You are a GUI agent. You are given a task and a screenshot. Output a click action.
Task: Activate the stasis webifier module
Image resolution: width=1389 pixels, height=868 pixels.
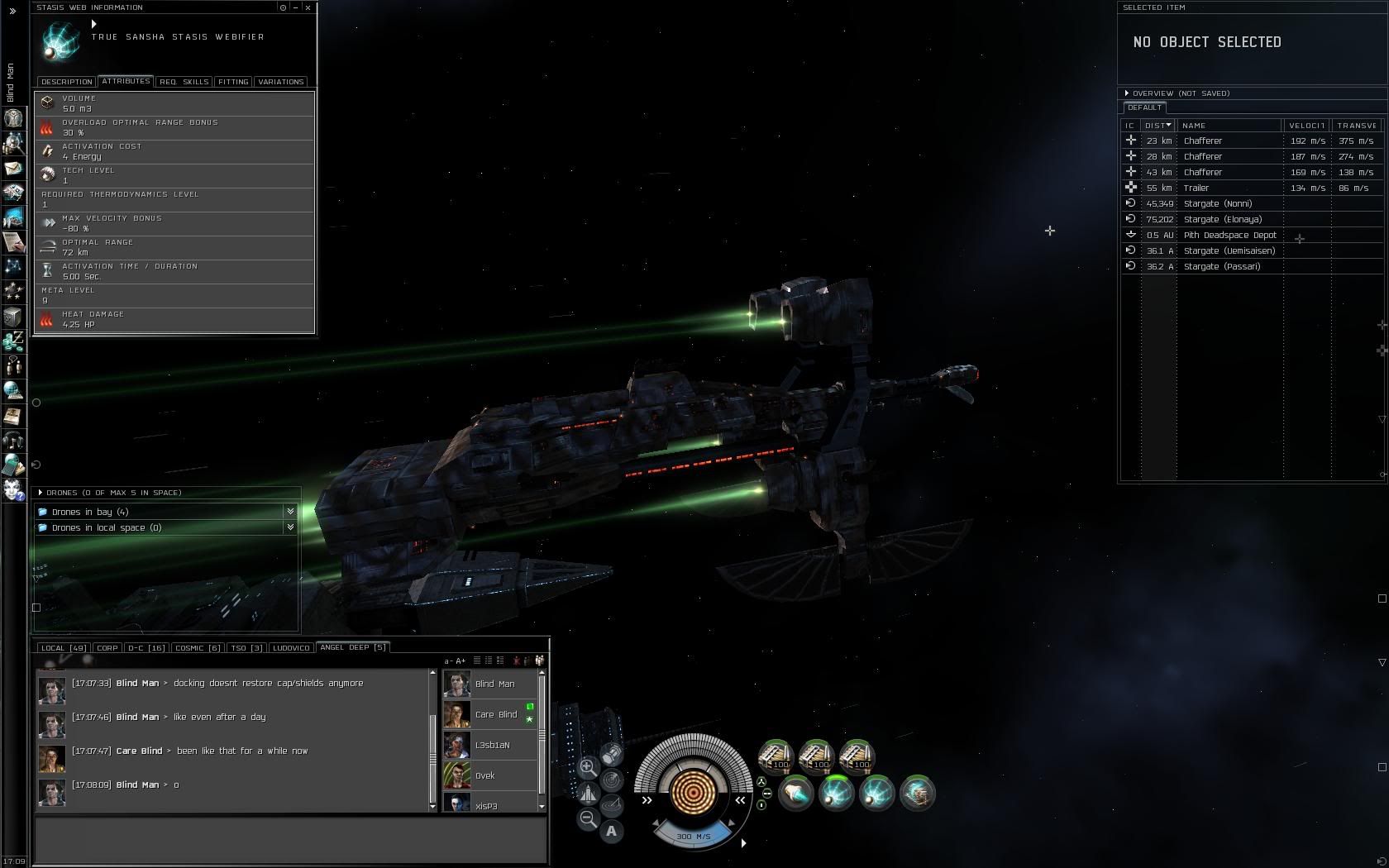tap(836, 794)
